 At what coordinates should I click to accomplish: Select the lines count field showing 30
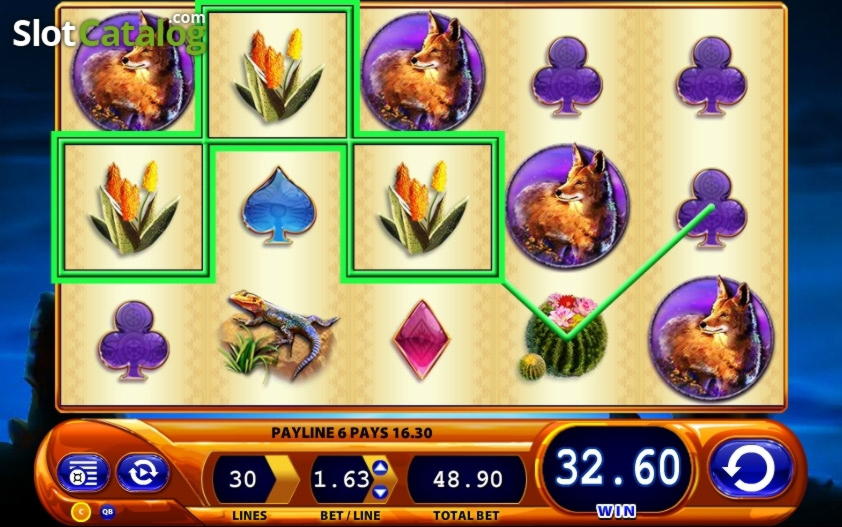[243, 479]
